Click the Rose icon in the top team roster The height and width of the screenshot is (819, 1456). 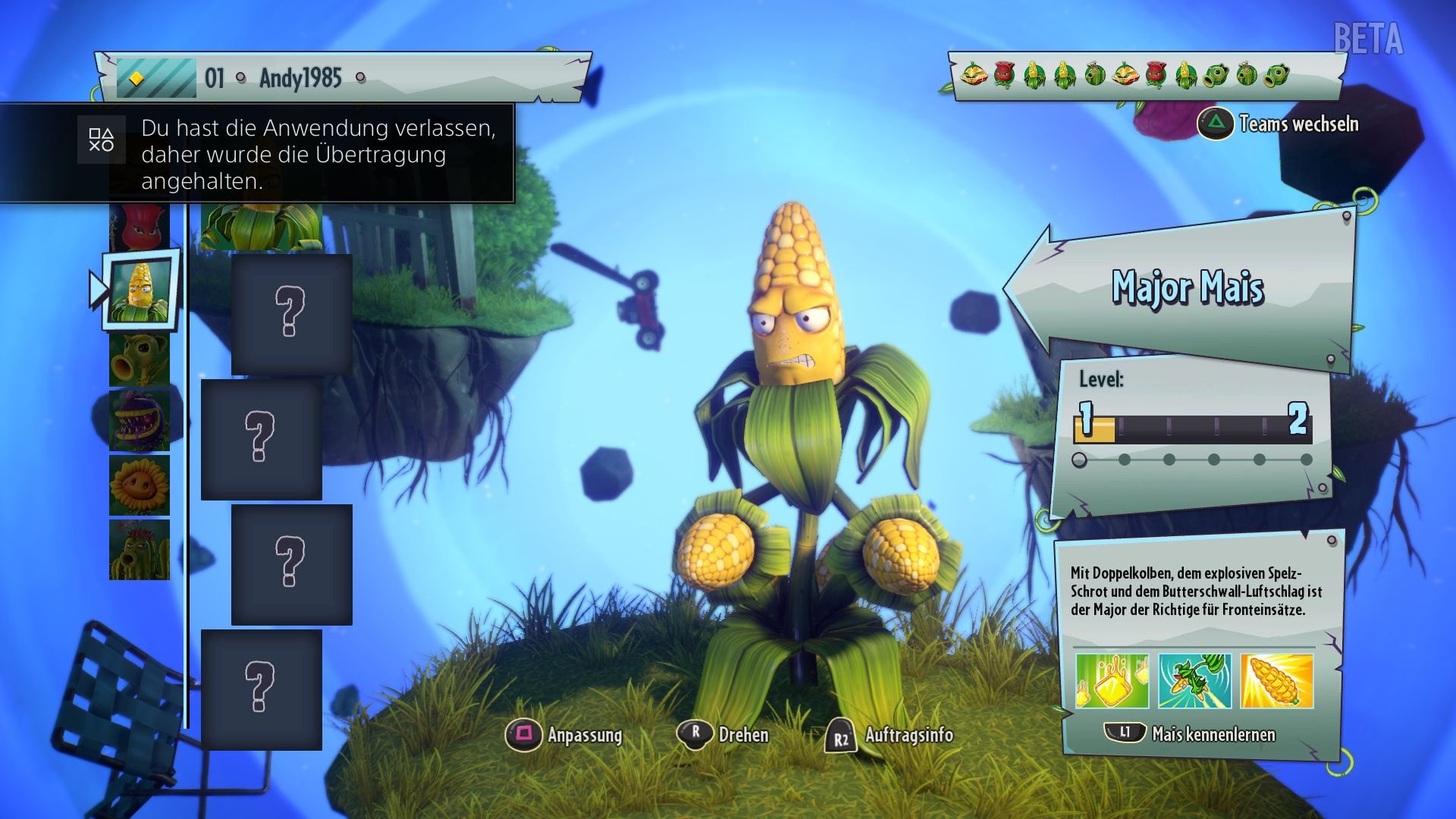[1004, 76]
